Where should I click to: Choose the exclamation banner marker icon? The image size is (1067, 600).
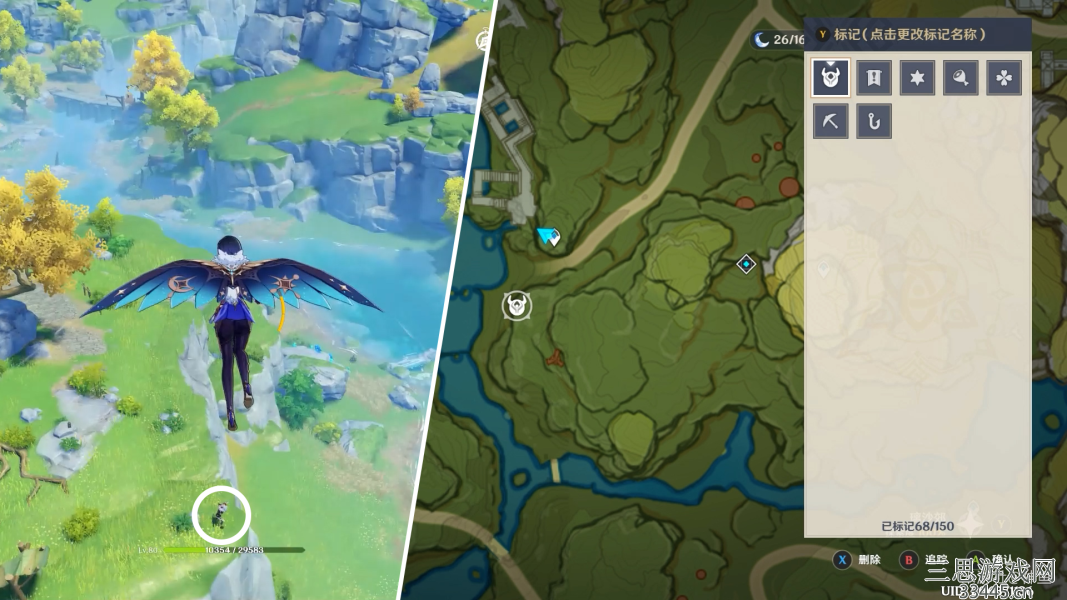coord(874,77)
